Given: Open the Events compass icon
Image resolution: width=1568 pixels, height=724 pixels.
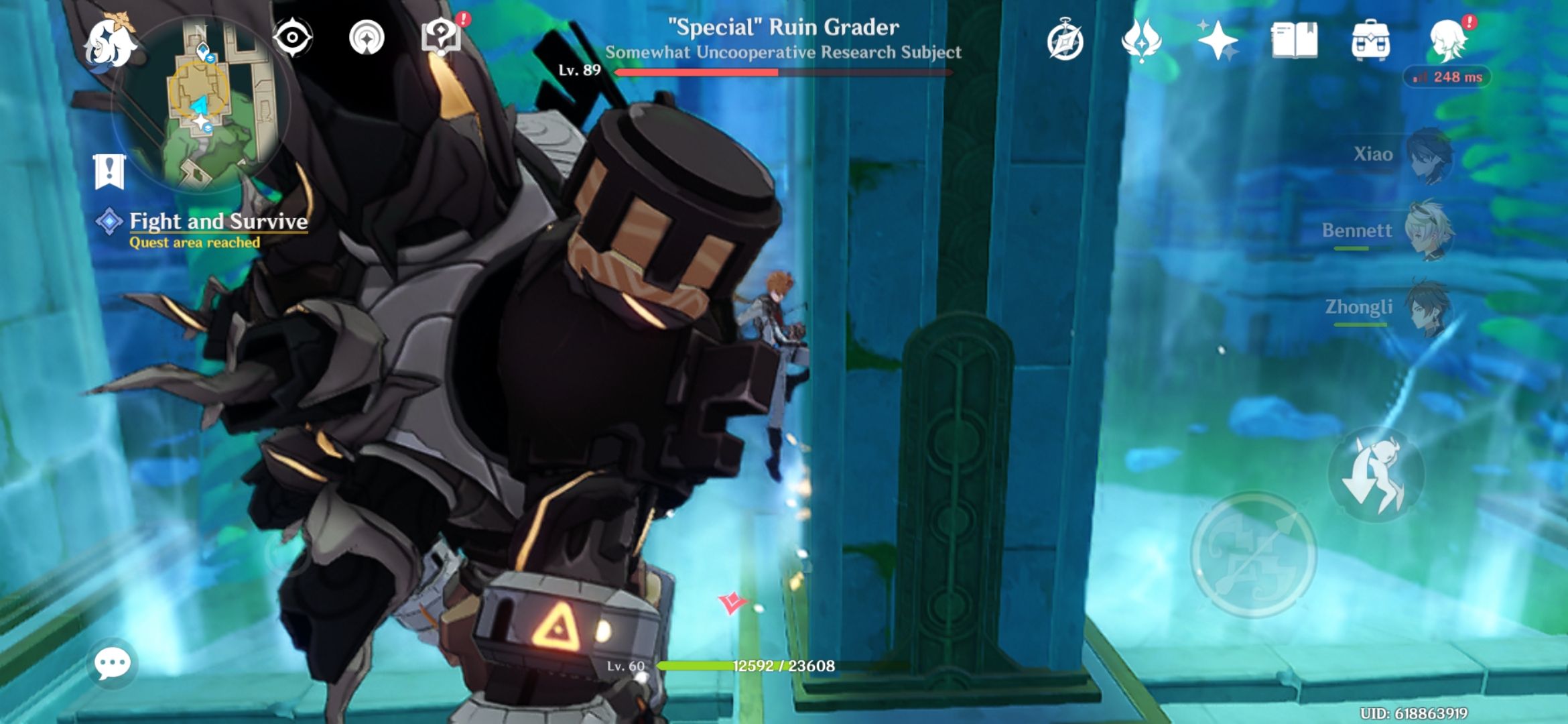Looking at the screenshot, I should coord(1067,42).
